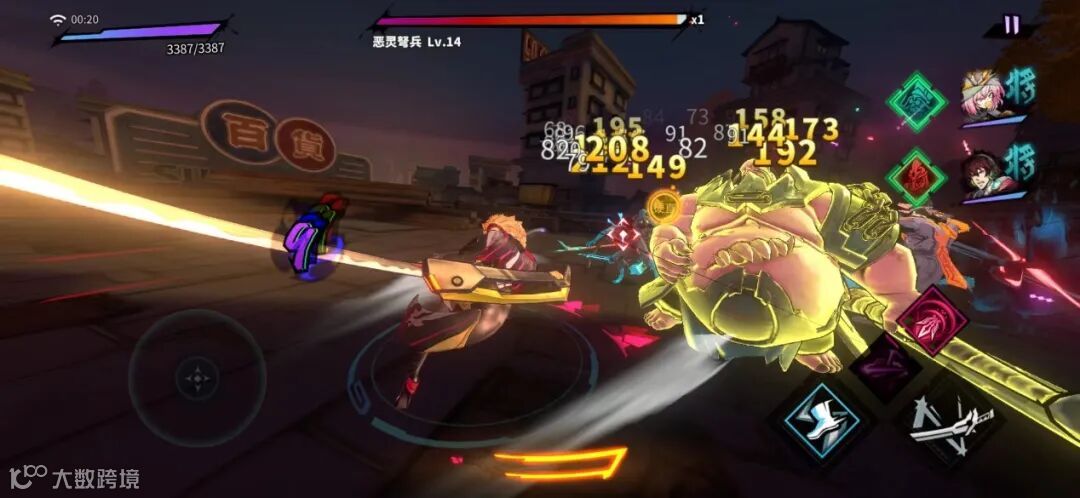This screenshot has width=1080, height=498.
Task: Pause the battle with the pause button
Action: [x=1011, y=25]
